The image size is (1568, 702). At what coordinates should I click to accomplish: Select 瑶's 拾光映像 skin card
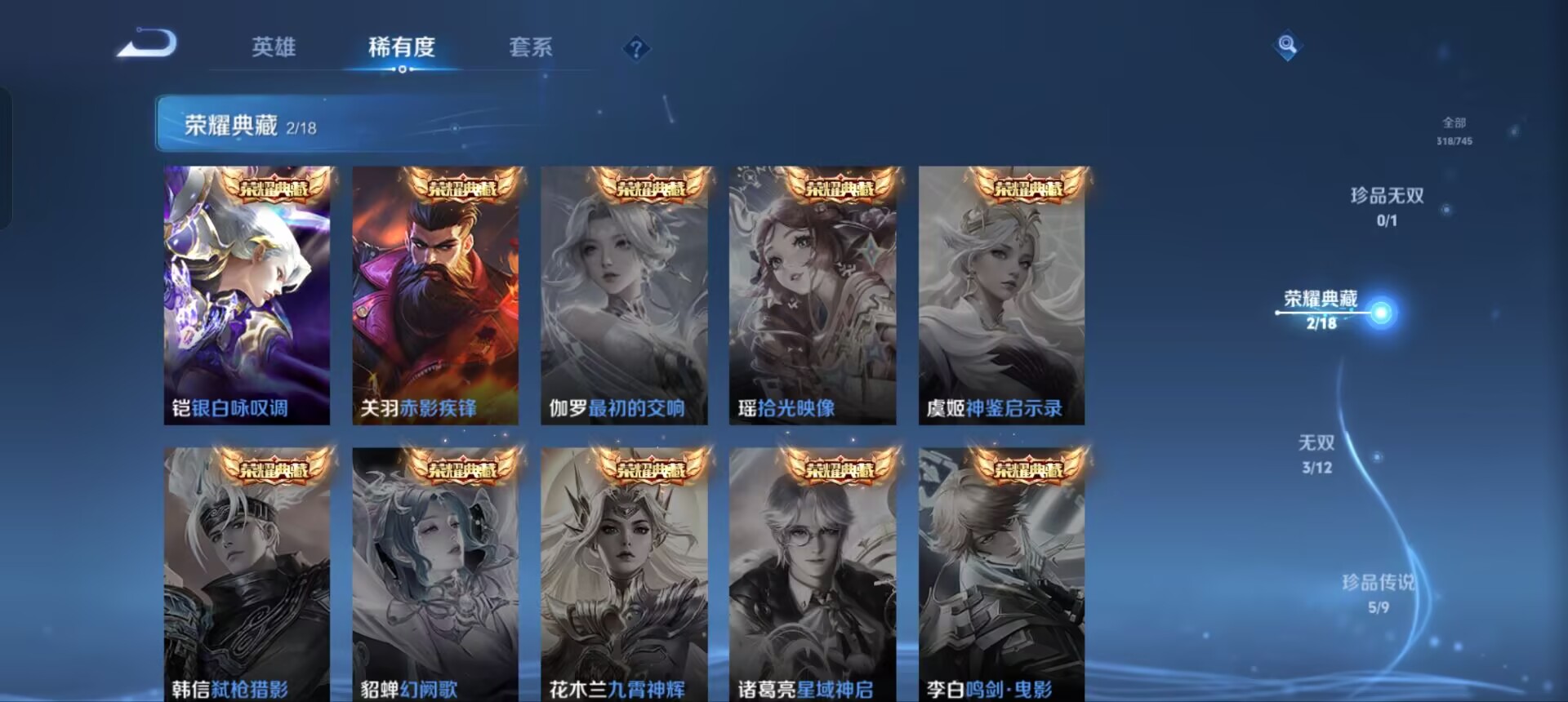(x=813, y=294)
